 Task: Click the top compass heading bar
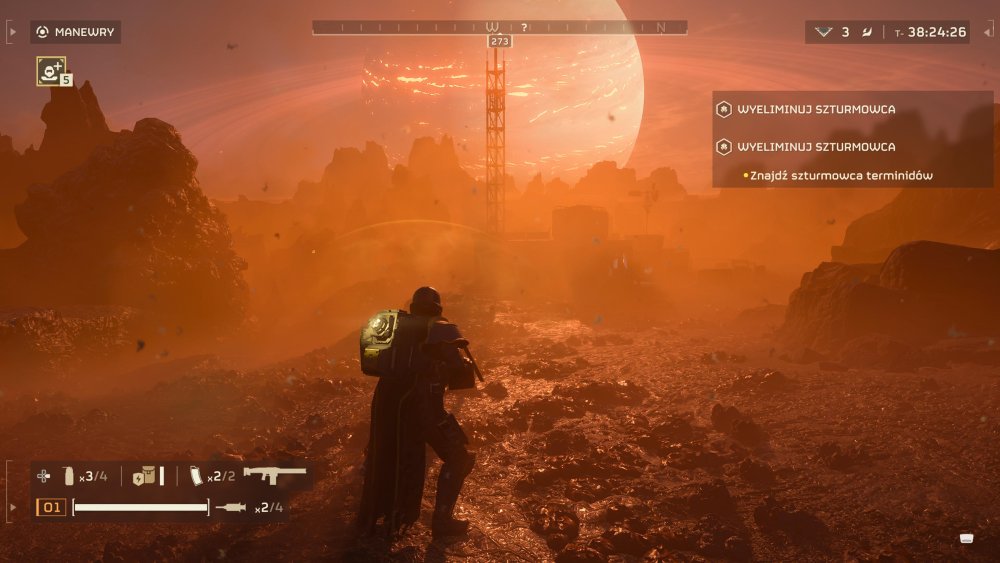click(499, 28)
